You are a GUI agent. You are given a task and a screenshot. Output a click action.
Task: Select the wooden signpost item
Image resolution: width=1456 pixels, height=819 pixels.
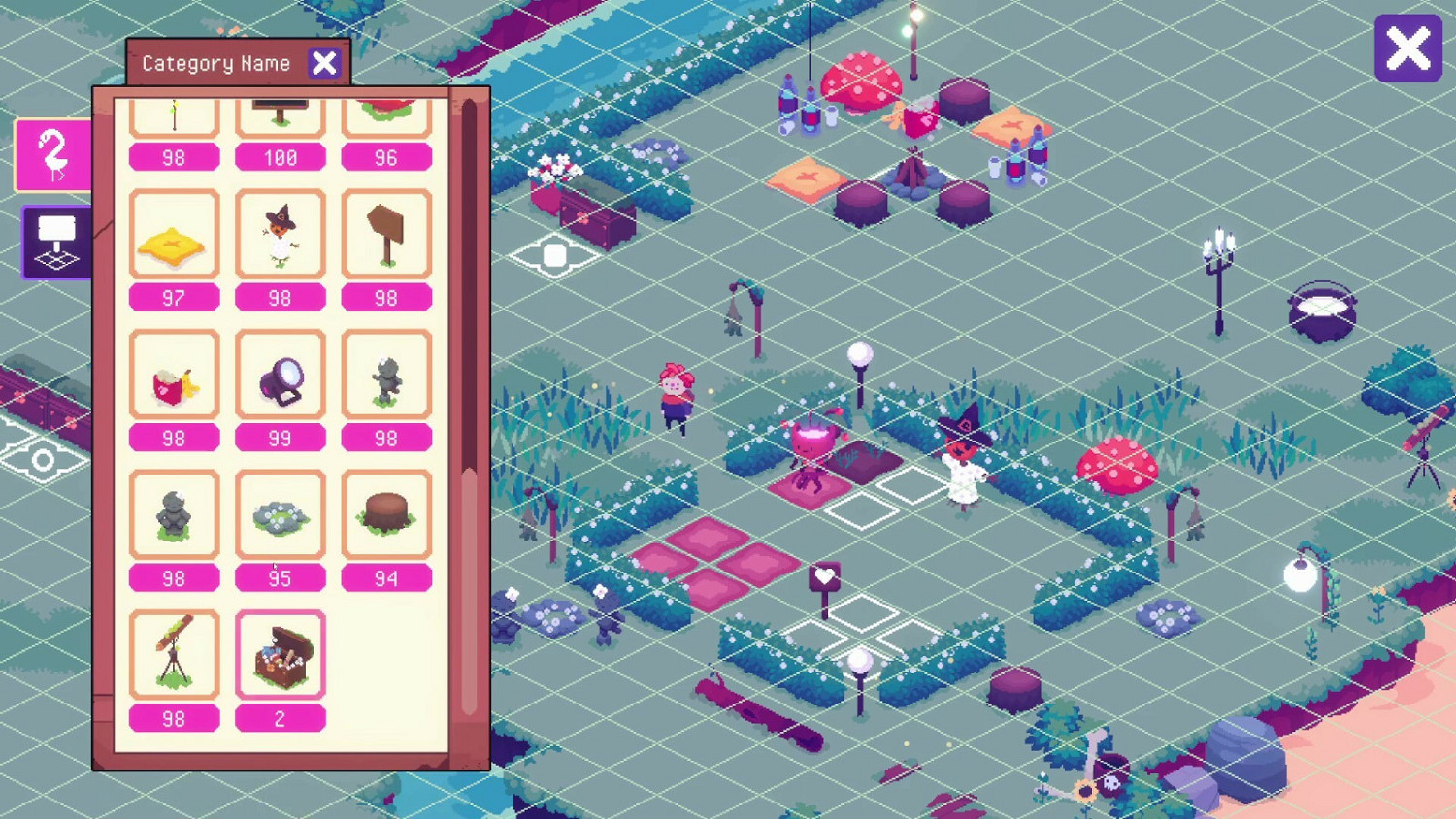point(386,233)
